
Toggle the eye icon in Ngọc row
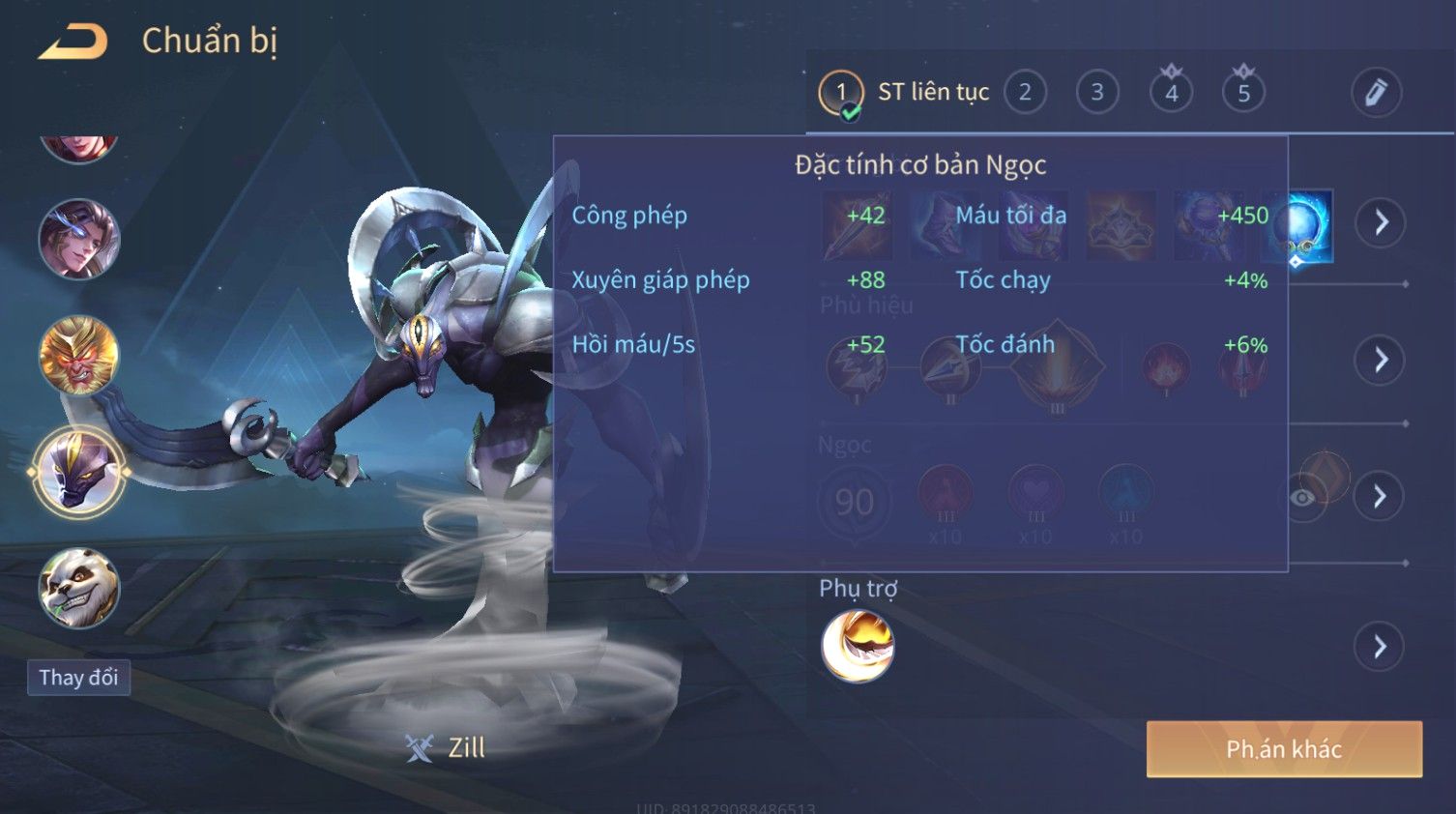1303,498
